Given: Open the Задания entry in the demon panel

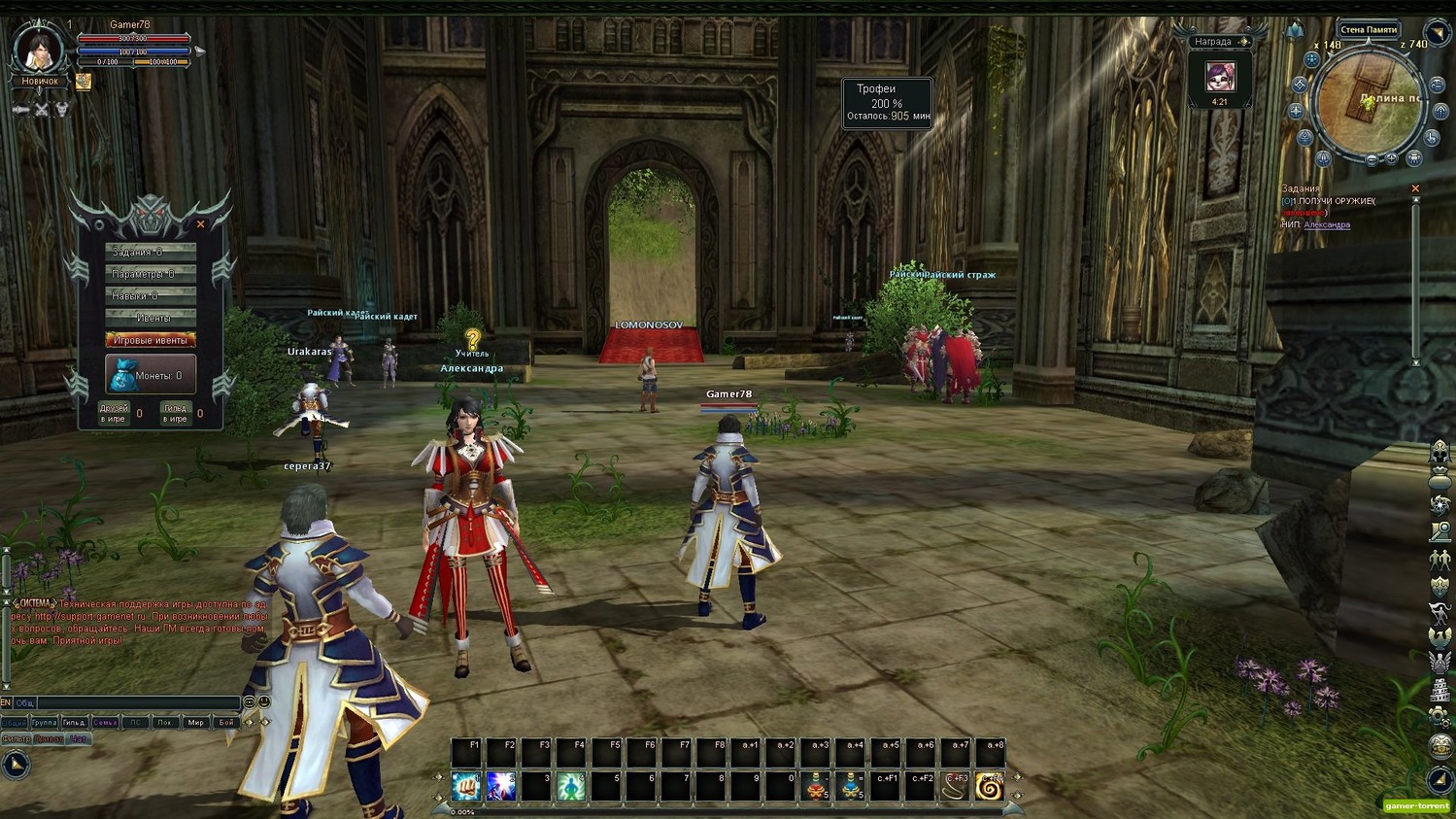Looking at the screenshot, I should (x=151, y=252).
